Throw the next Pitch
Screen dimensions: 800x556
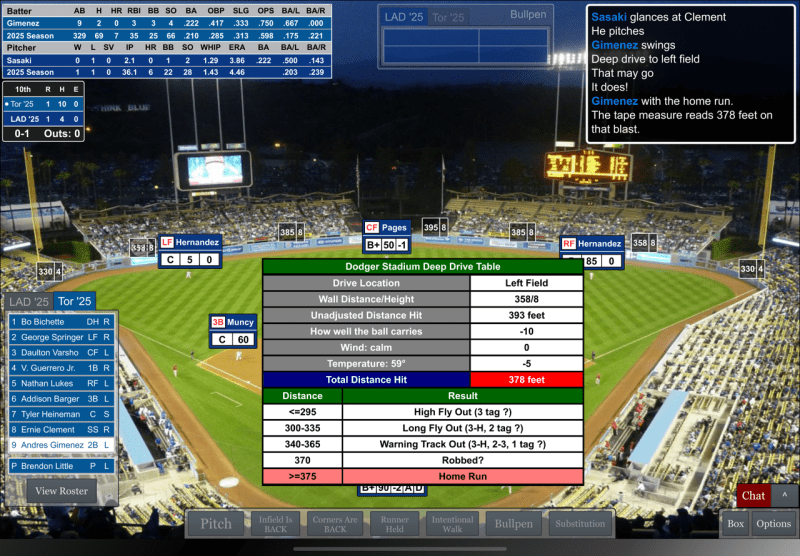tap(216, 523)
